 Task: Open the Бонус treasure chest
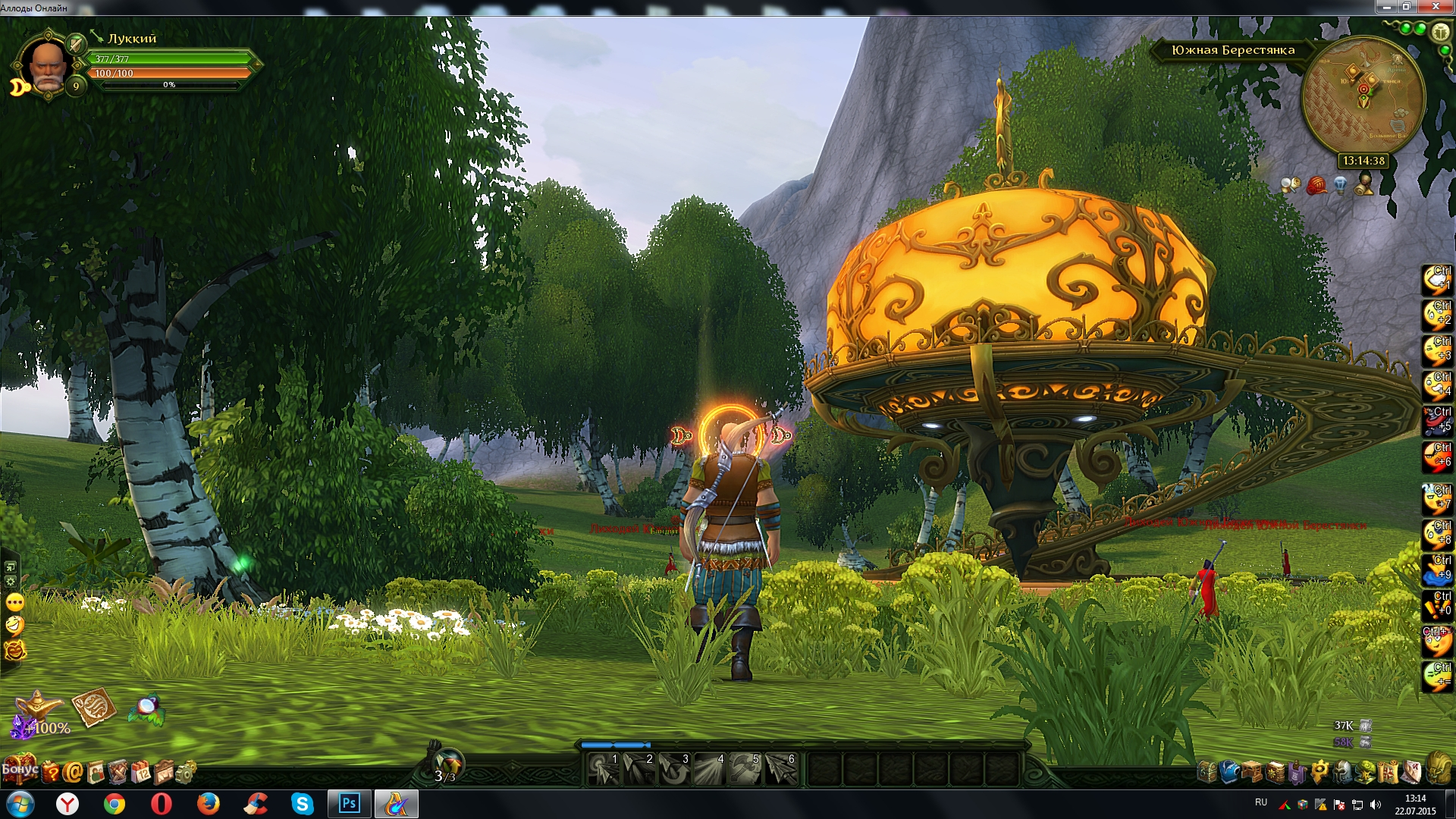coord(20,770)
